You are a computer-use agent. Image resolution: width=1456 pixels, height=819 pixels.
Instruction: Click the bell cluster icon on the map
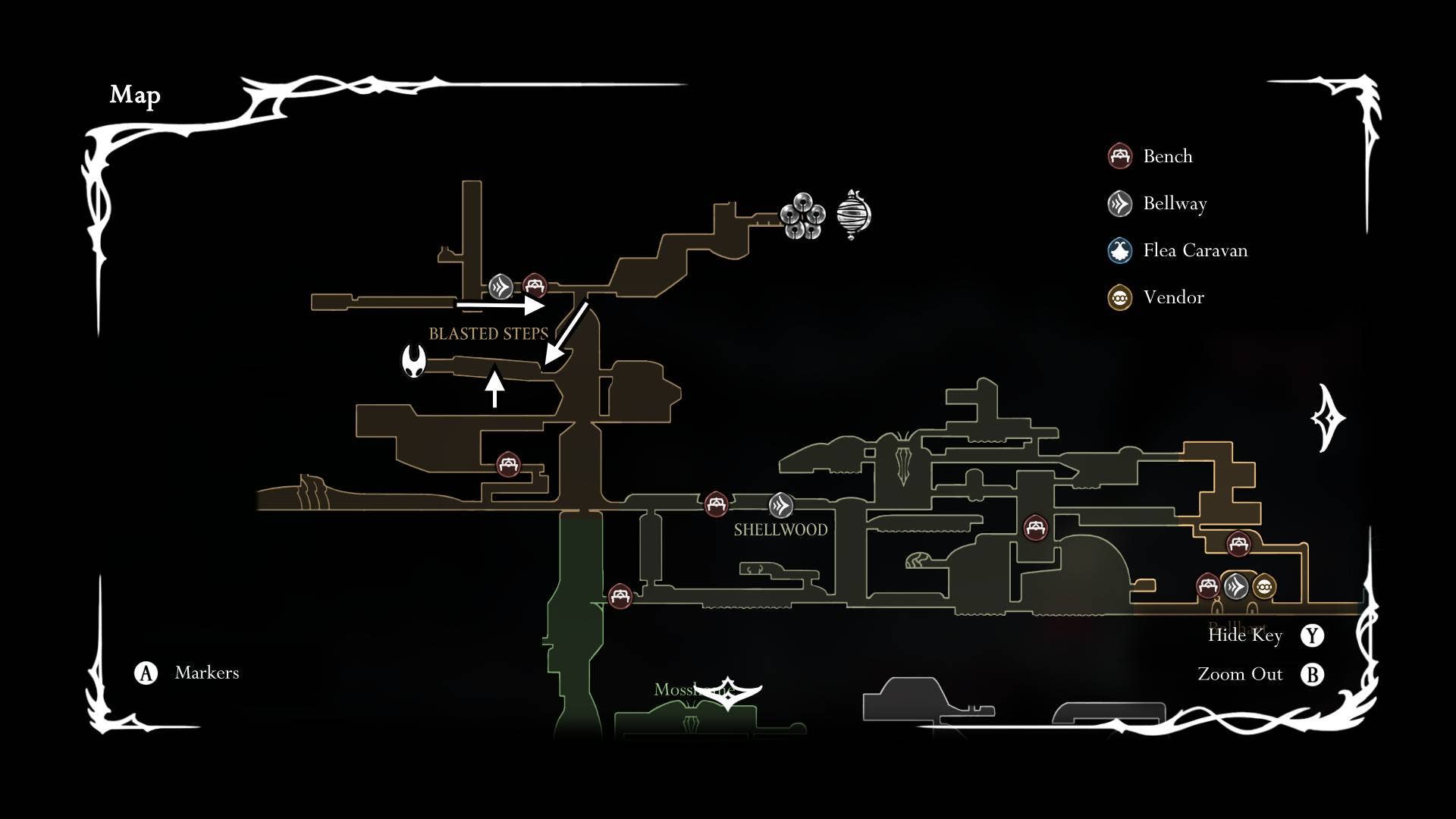click(802, 215)
